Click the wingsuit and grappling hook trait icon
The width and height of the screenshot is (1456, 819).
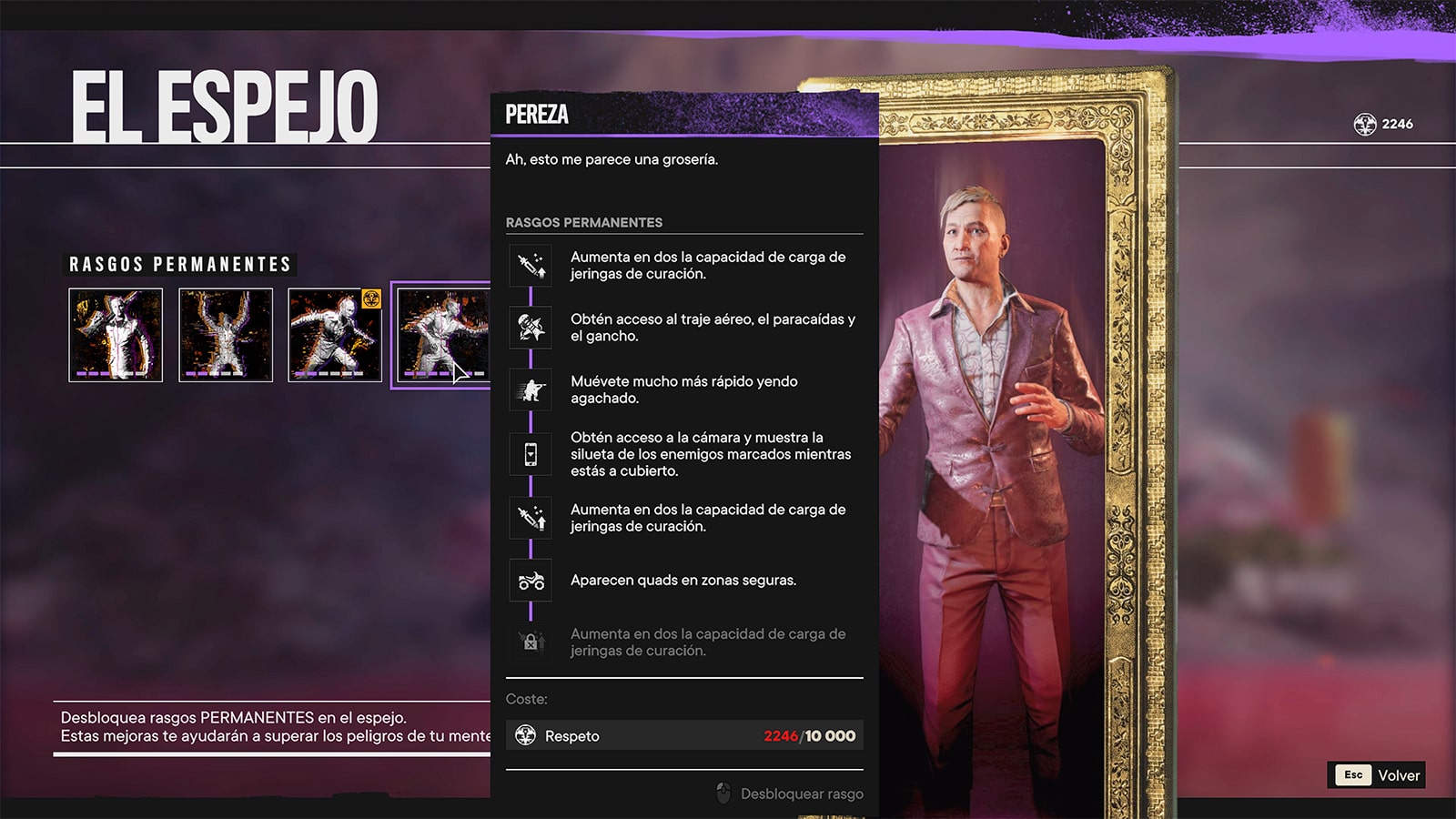531,328
